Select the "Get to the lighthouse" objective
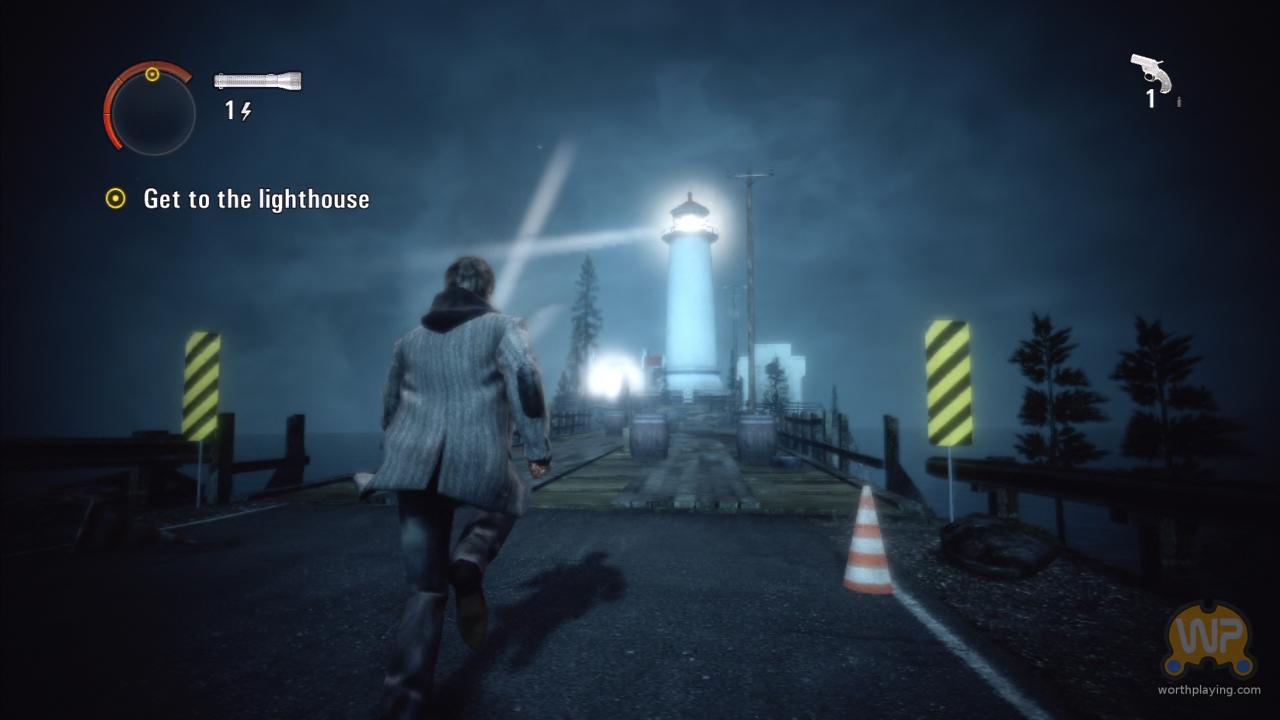 pos(256,199)
